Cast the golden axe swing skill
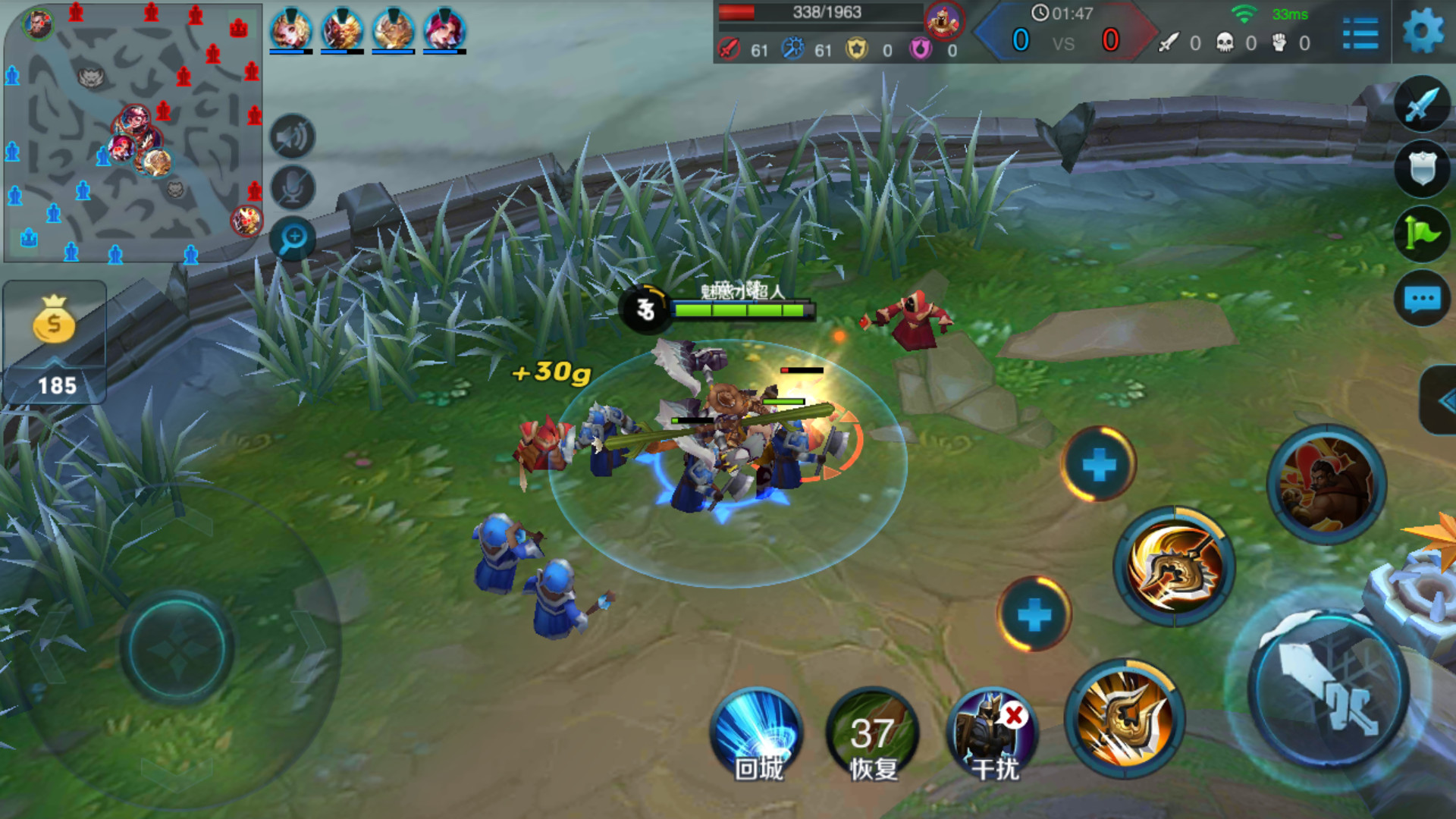The image size is (1456, 819). [x=1174, y=566]
